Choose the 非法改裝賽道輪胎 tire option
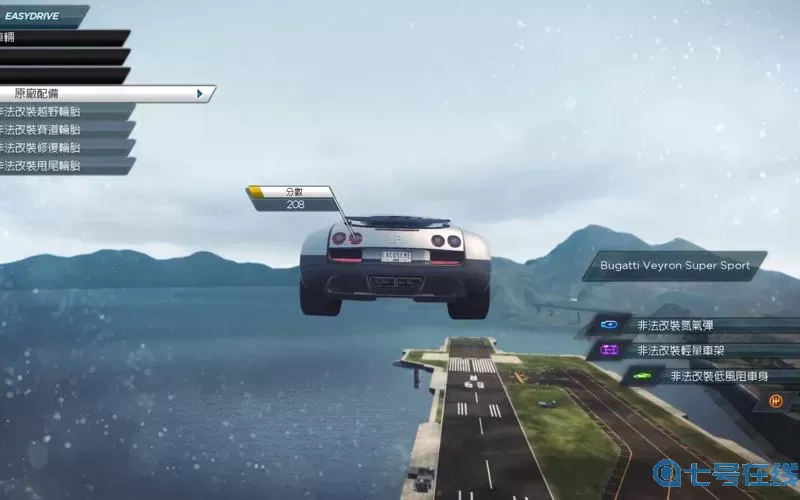Image resolution: width=800 pixels, height=500 pixels. [x=60, y=129]
